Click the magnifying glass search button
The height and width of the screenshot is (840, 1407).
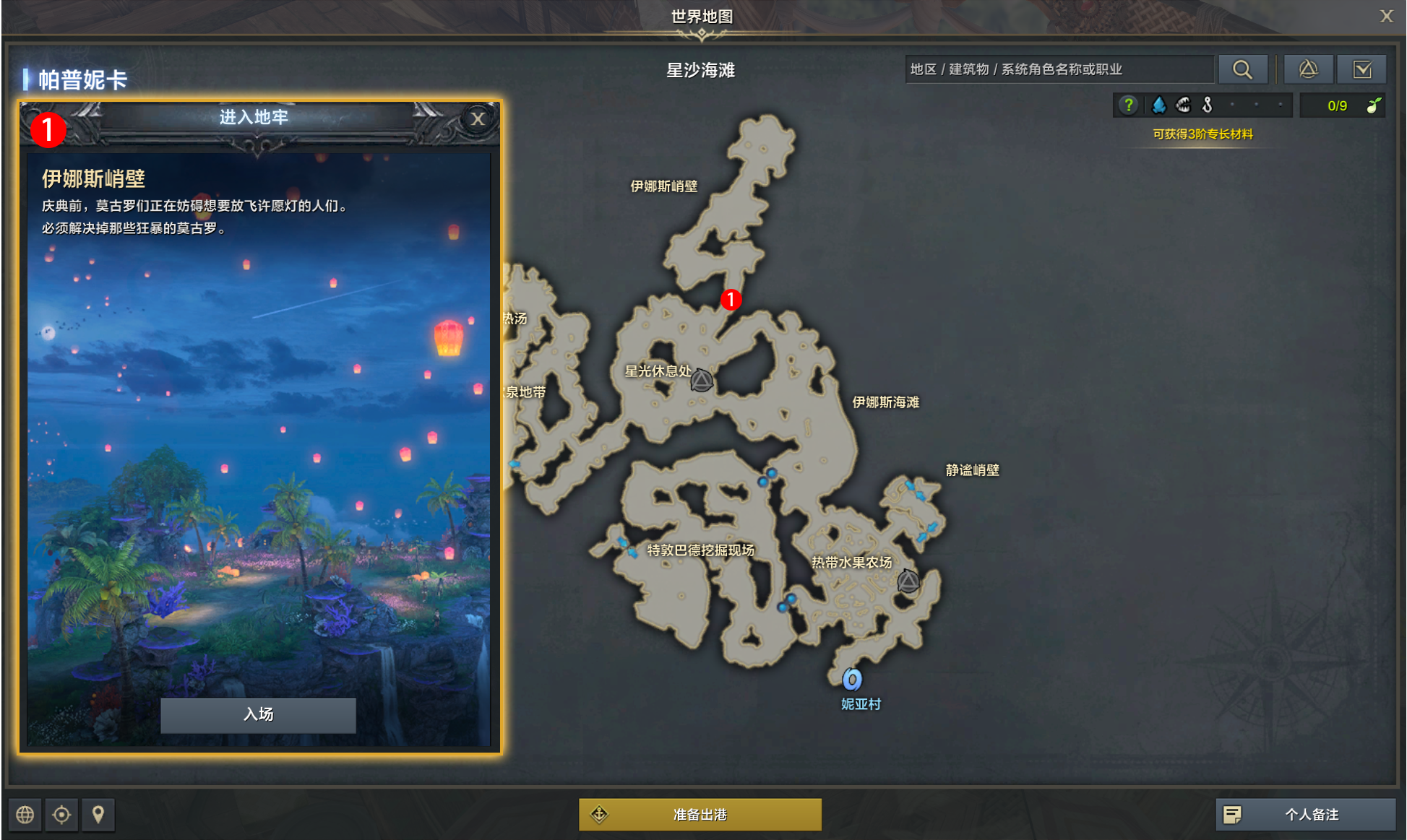point(1242,69)
